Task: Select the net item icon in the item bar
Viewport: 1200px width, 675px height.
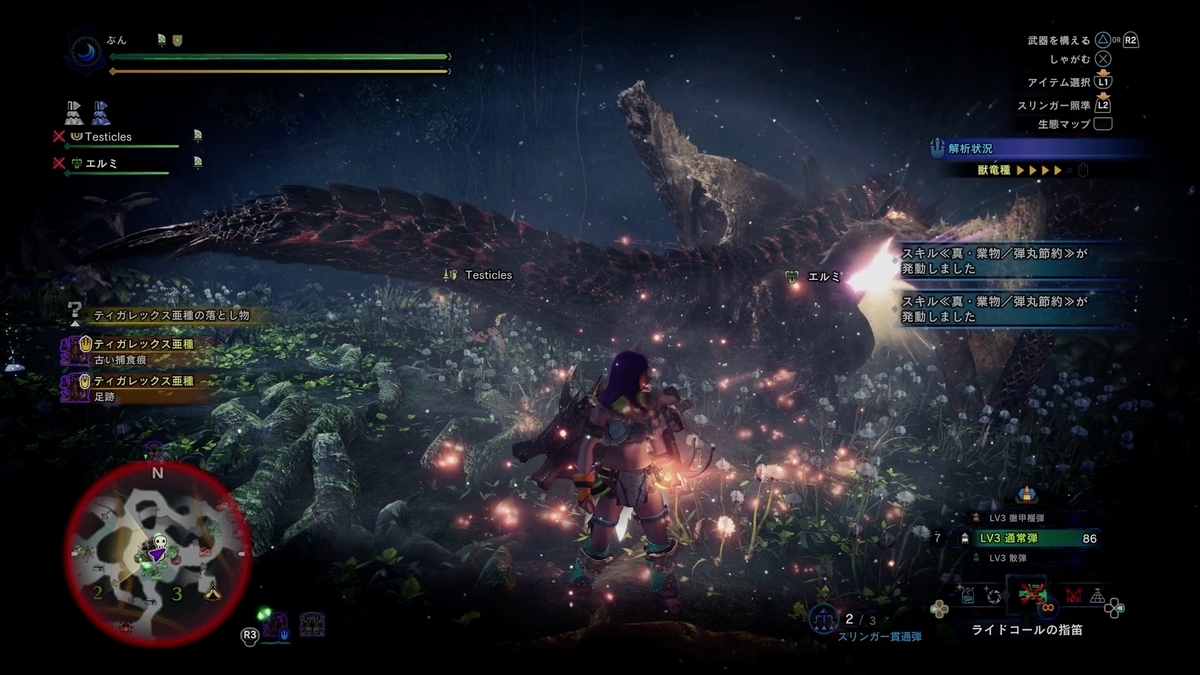Action: tap(1097, 597)
